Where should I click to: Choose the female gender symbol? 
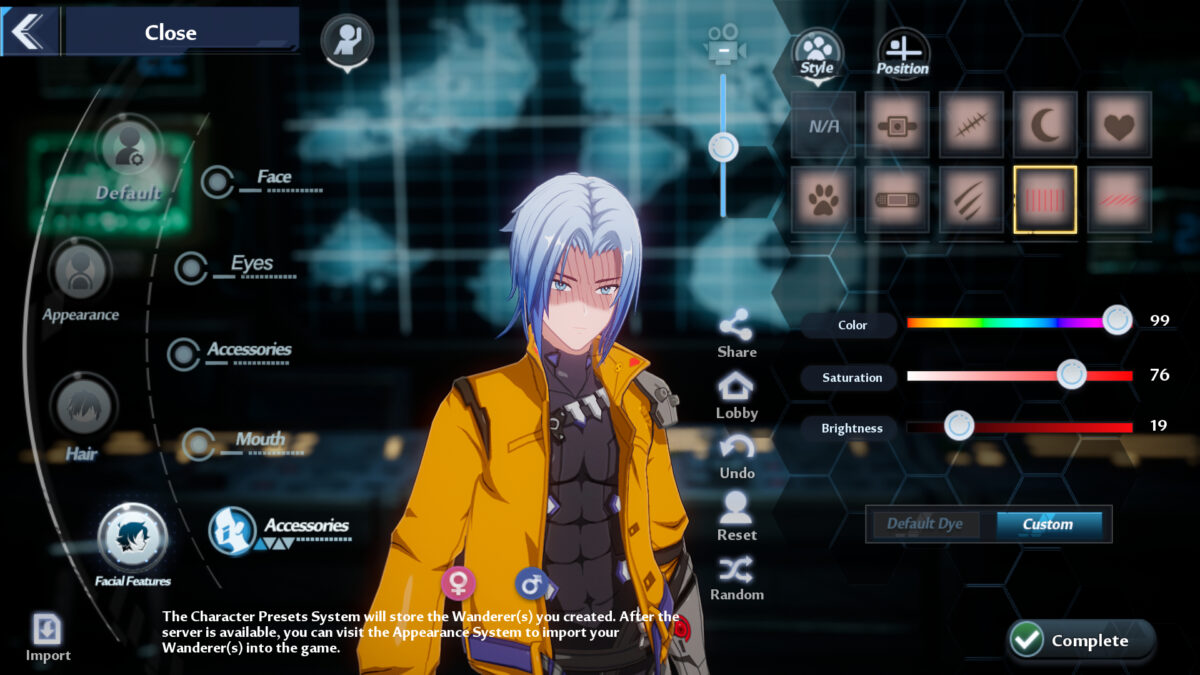[x=458, y=582]
